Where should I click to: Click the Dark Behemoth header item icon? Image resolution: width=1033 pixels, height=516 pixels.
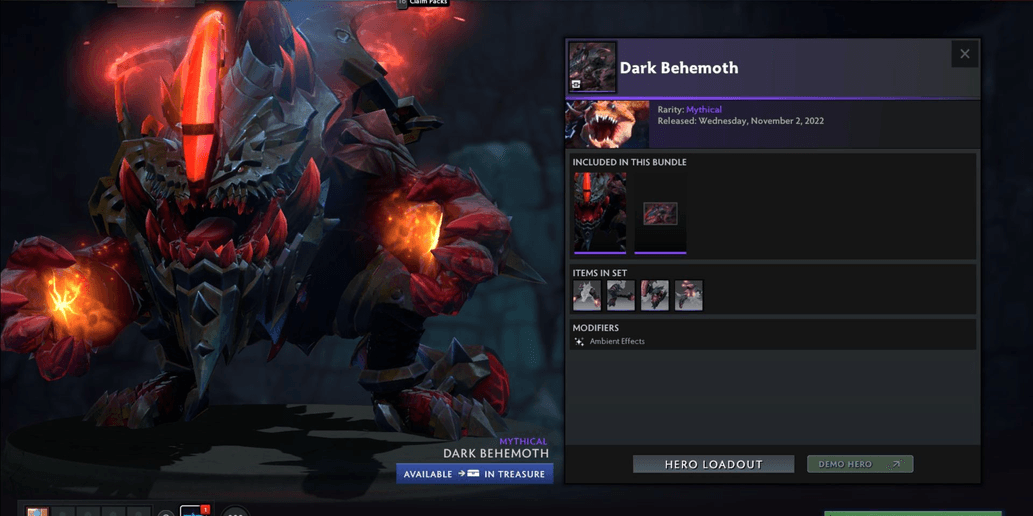(592, 67)
